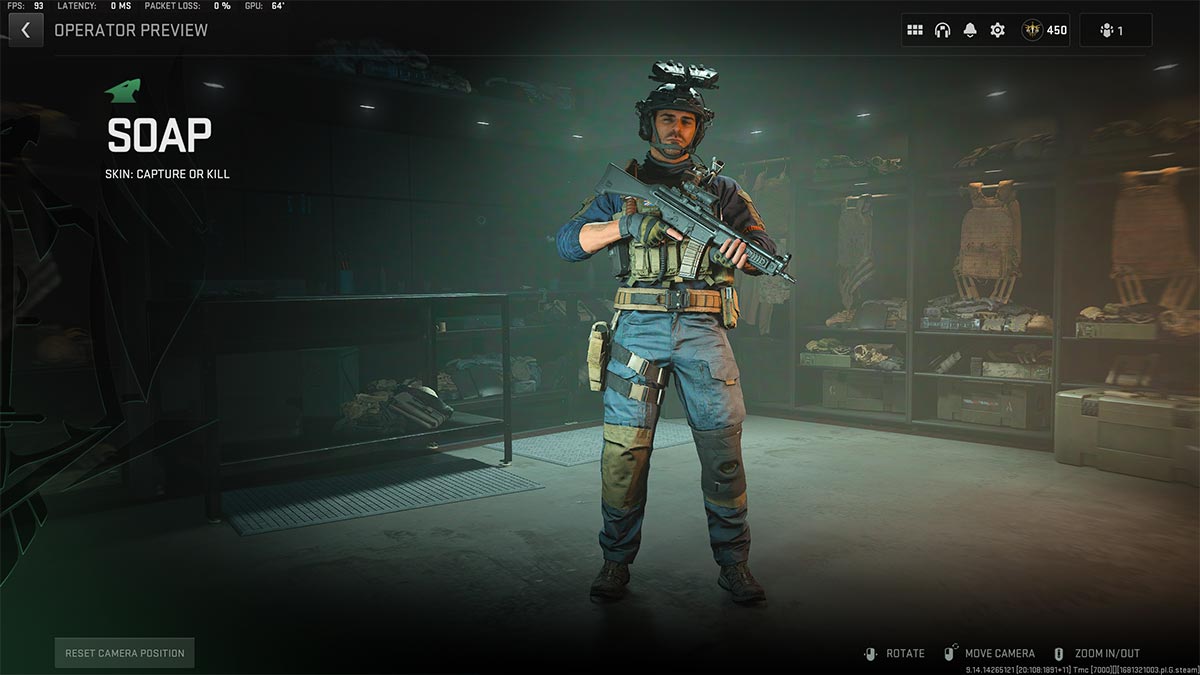Open the 450 currency balance
The width and height of the screenshot is (1200, 675).
(x=1045, y=30)
